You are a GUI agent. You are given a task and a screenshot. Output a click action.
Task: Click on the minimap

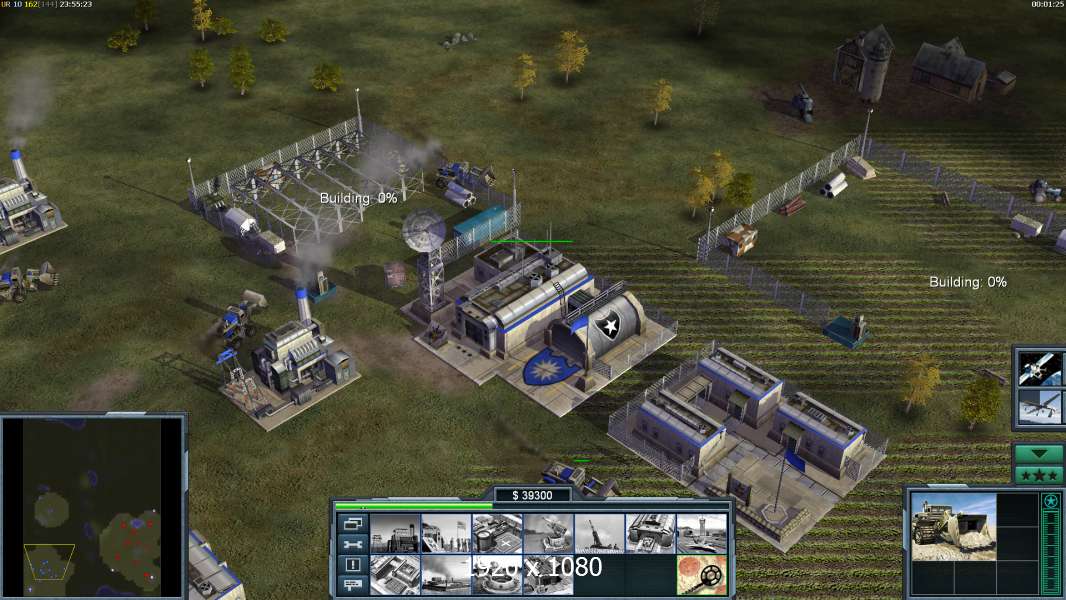point(93,505)
